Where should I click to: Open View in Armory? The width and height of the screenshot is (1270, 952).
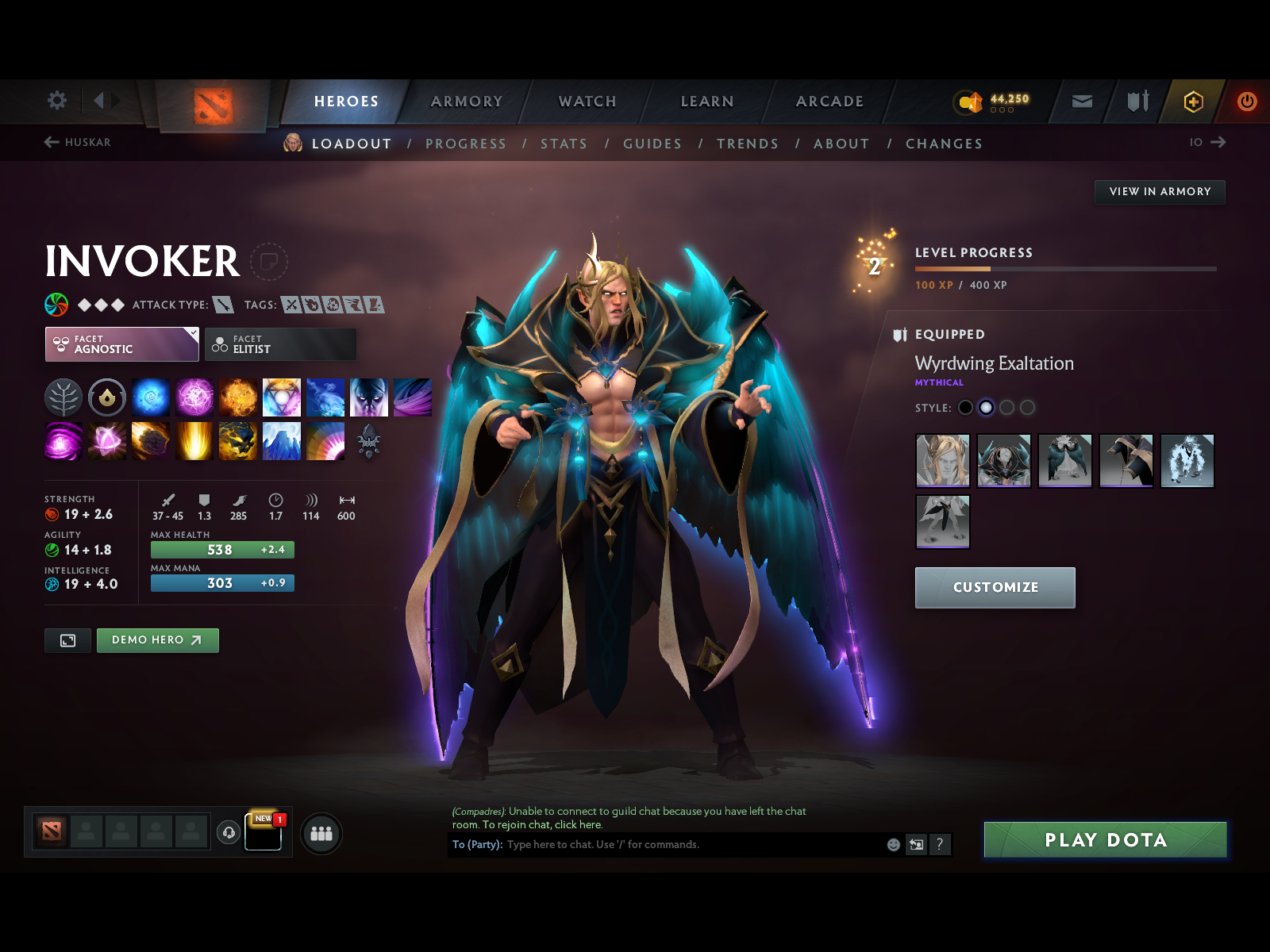pos(1160,191)
